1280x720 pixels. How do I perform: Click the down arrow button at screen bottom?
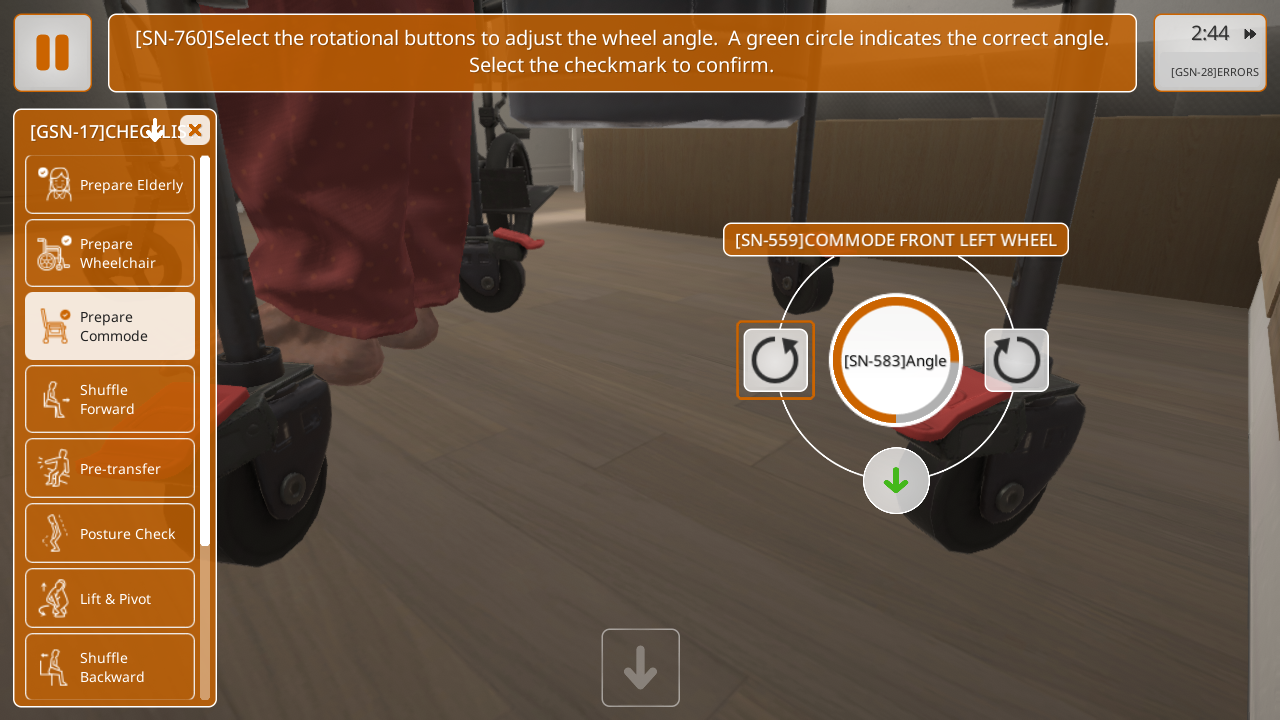point(640,667)
